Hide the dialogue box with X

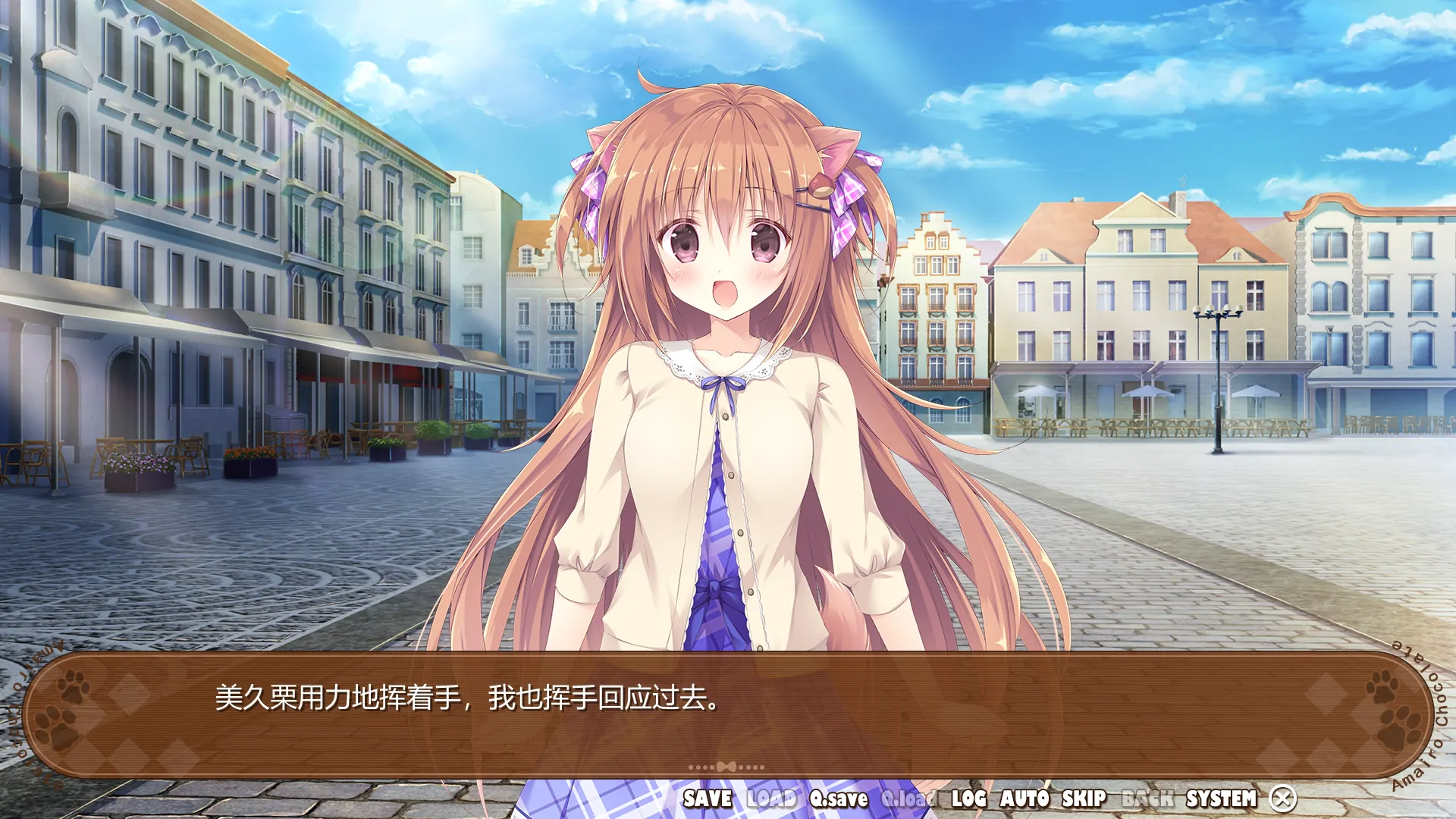1283,799
